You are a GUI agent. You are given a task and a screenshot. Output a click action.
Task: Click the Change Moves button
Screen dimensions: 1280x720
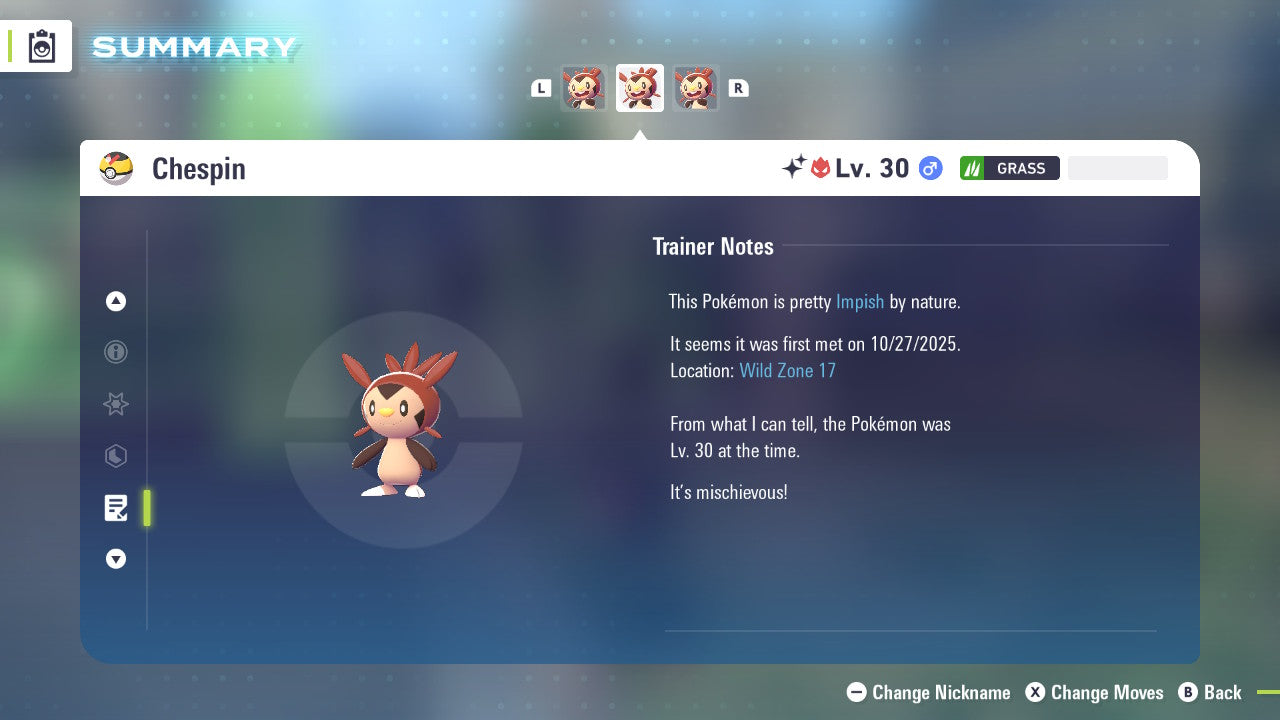click(x=1094, y=692)
